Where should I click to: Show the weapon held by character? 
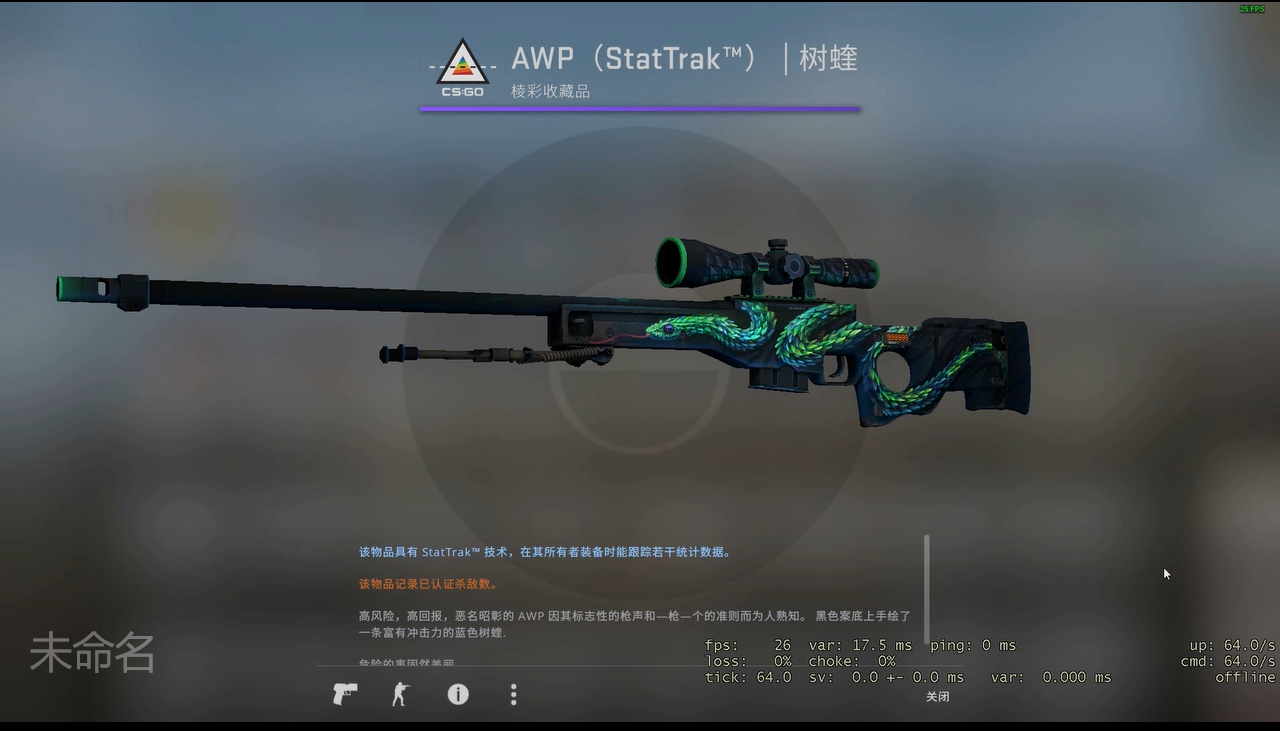pyautogui.click(x=401, y=694)
